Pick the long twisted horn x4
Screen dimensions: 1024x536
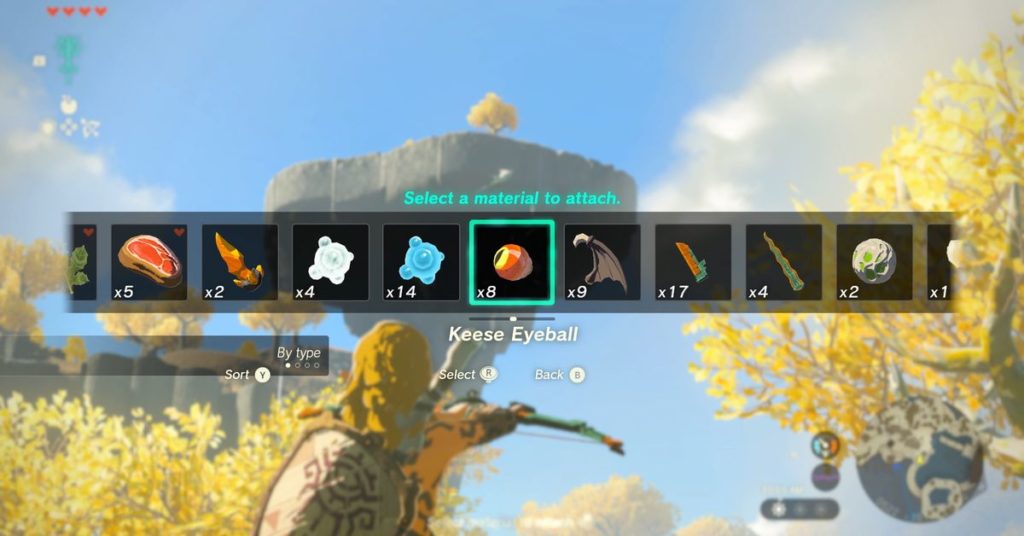(783, 262)
